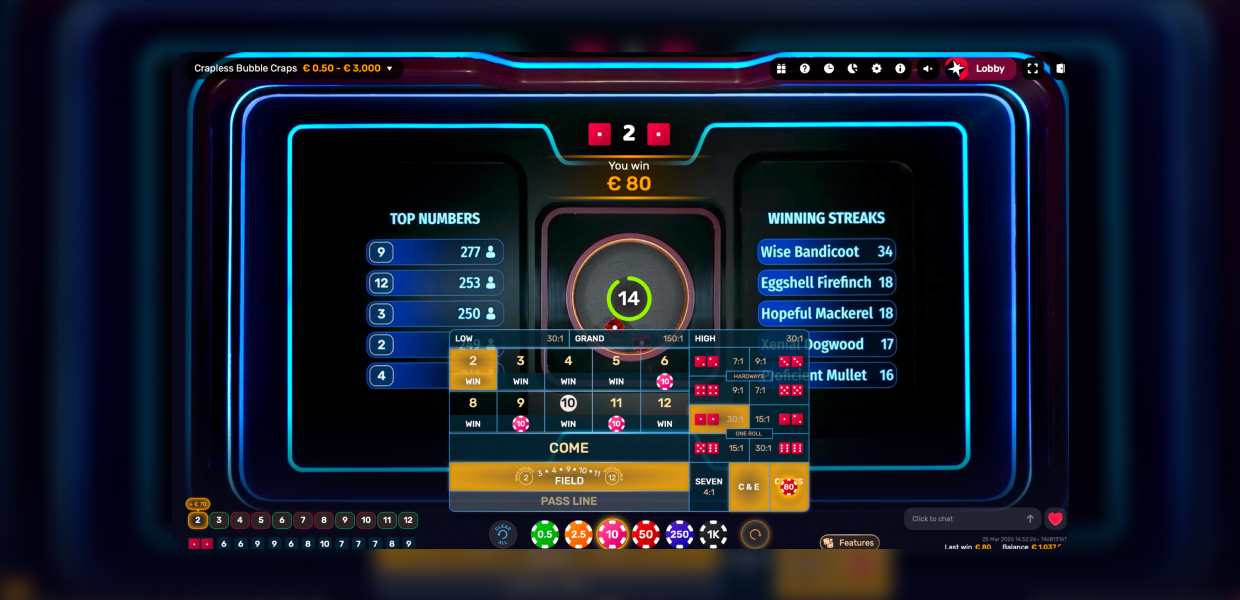The height and width of the screenshot is (600, 1240).
Task: Click the Clear All bets button
Action: click(503, 535)
